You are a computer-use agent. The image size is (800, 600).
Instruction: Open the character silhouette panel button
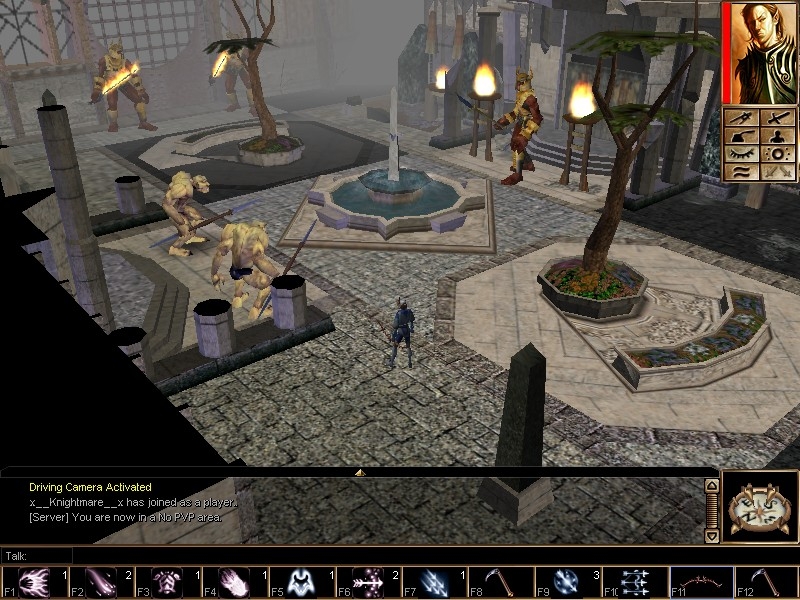tap(776, 136)
